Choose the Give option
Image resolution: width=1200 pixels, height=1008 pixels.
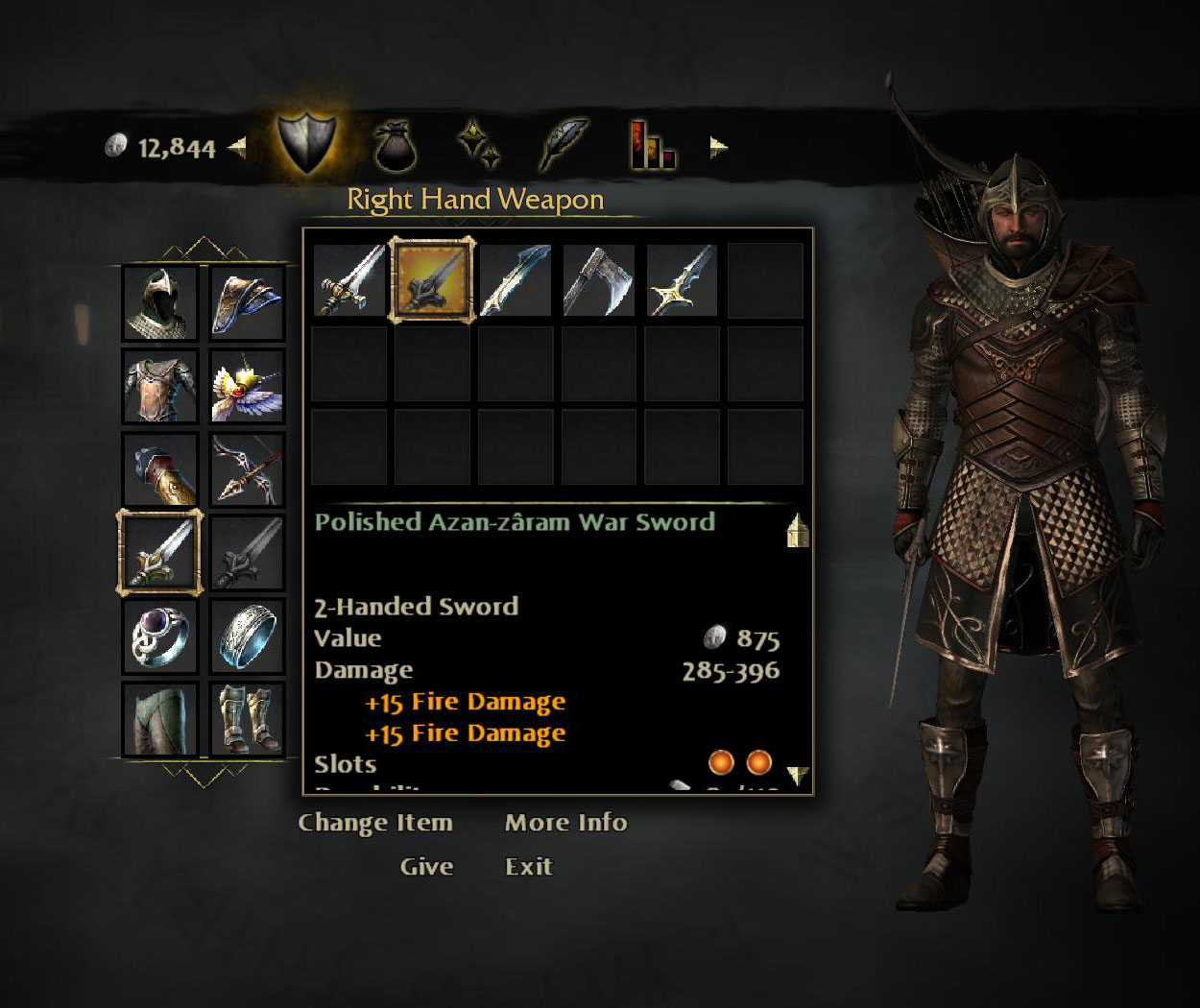tap(426, 867)
